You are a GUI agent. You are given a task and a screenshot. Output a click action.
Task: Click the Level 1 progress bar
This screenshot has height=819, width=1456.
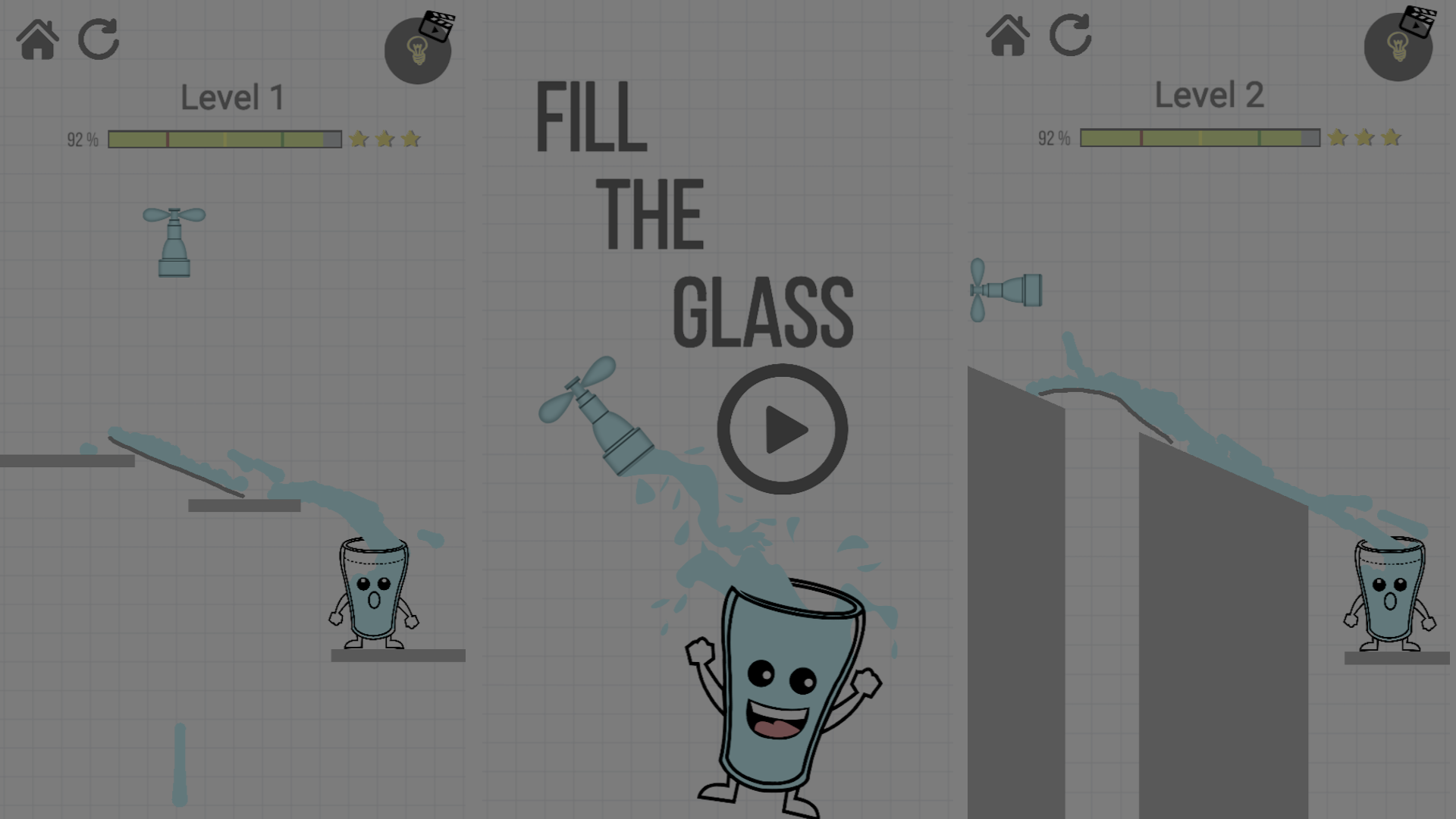[224, 138]
